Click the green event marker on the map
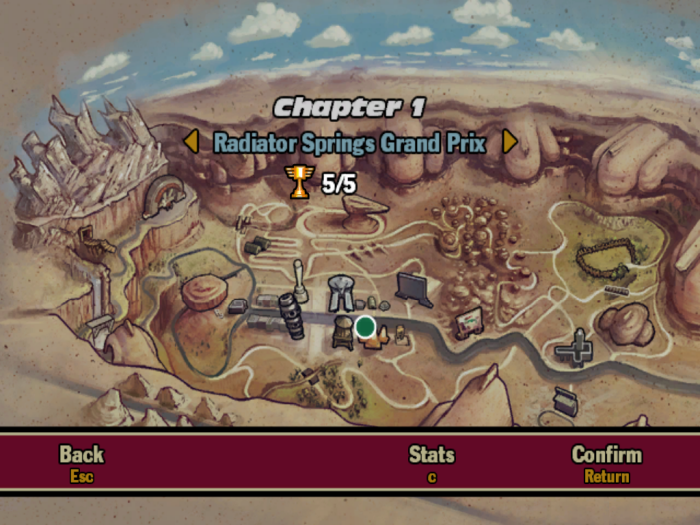The height and width of the screenshot is (525, 700). 365,326
